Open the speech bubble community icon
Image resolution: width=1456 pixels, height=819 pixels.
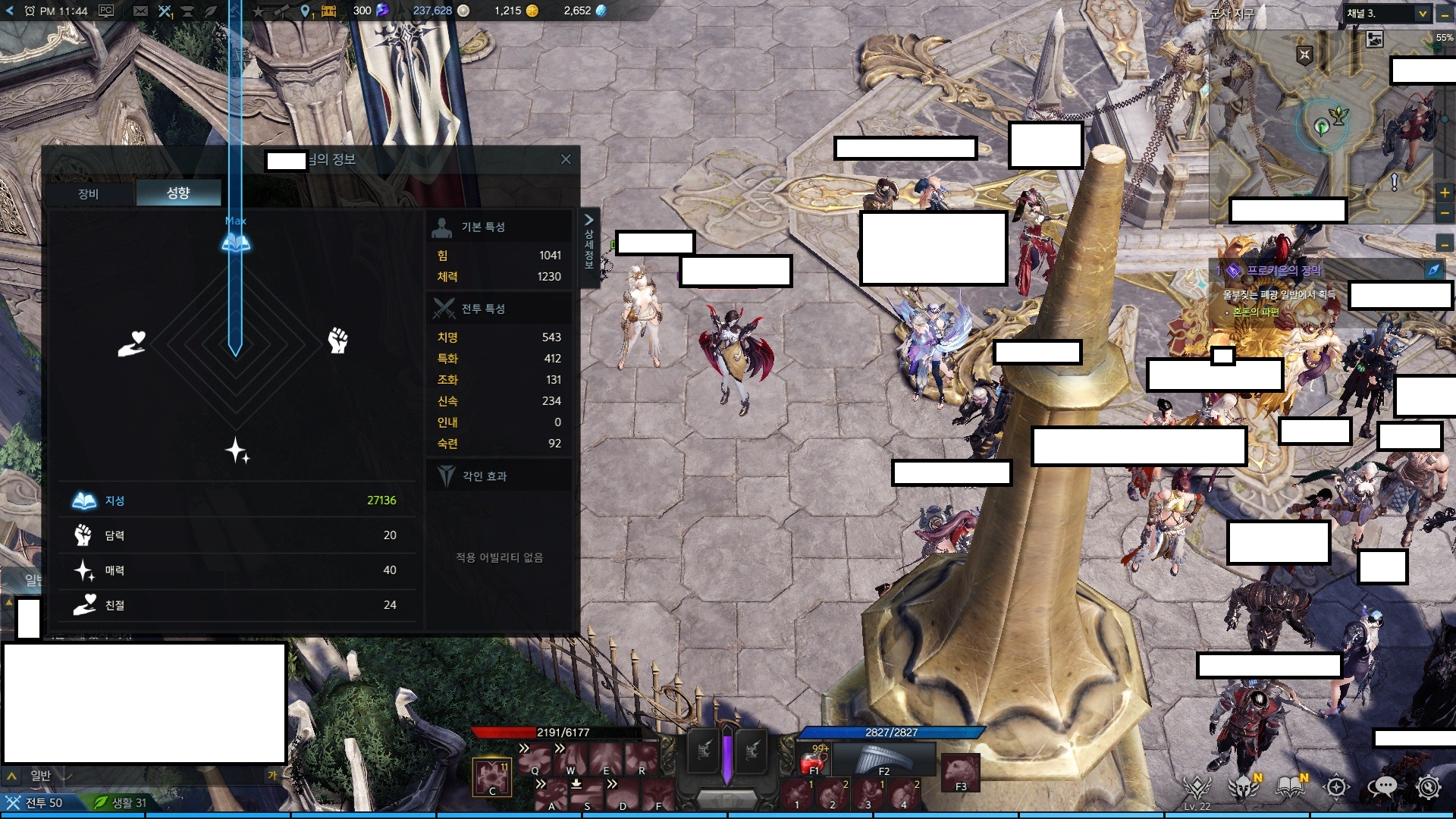1383,787
